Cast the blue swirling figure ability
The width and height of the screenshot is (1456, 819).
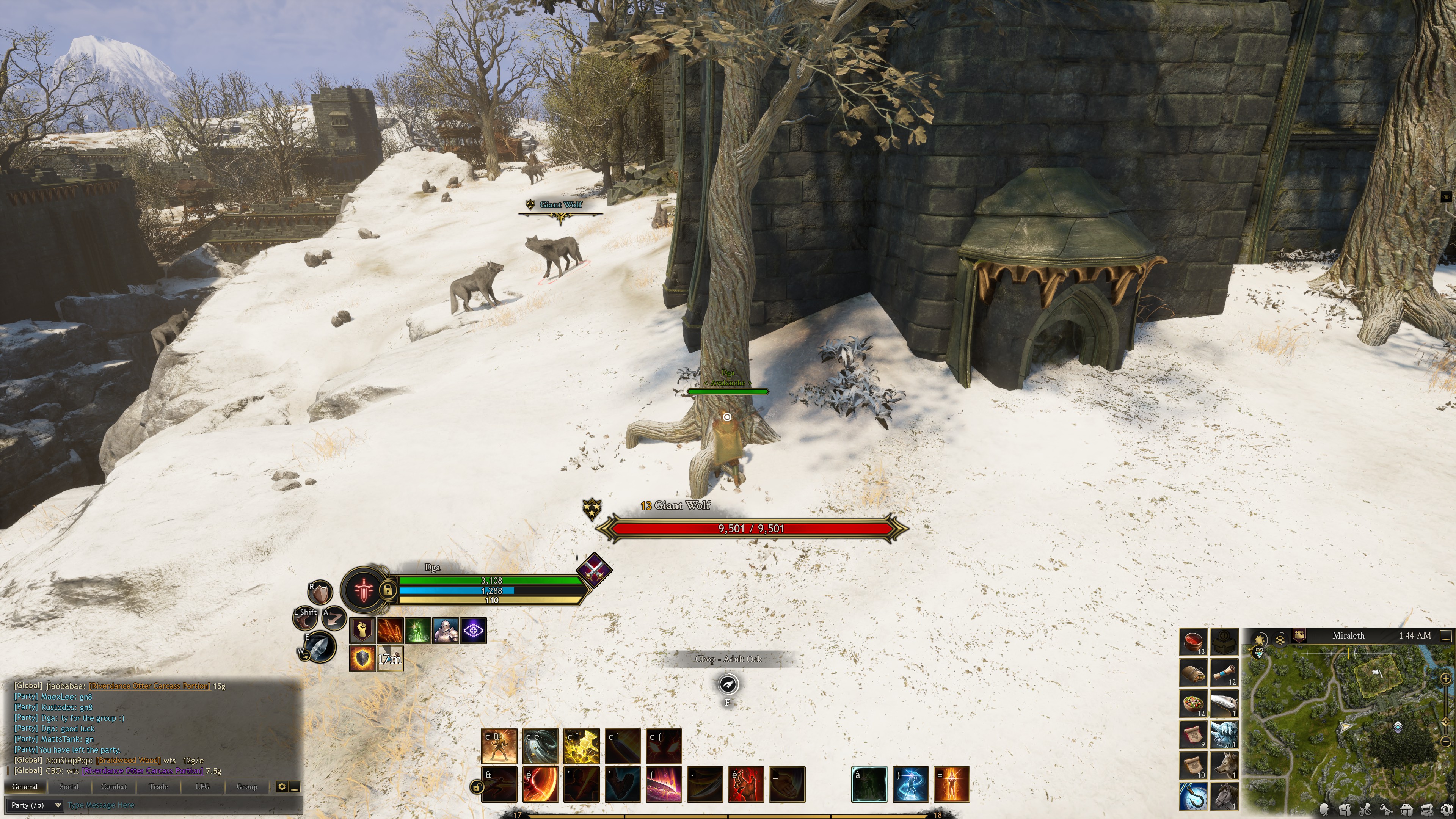[910, 784]
